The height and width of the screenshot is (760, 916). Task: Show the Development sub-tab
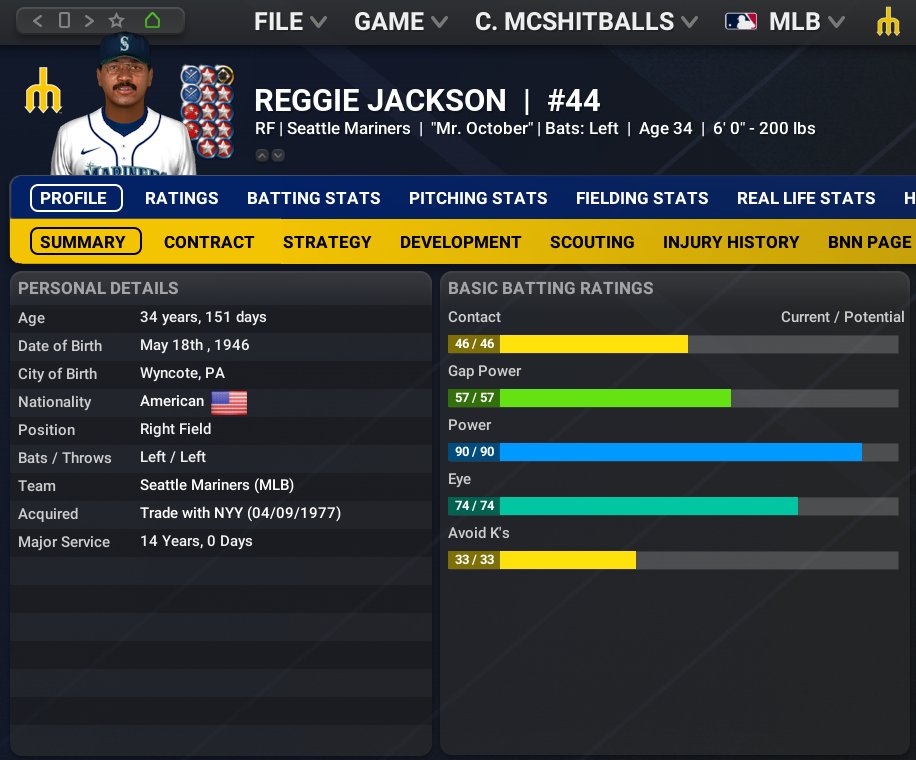pyautogui.click(x=460, y=242)
